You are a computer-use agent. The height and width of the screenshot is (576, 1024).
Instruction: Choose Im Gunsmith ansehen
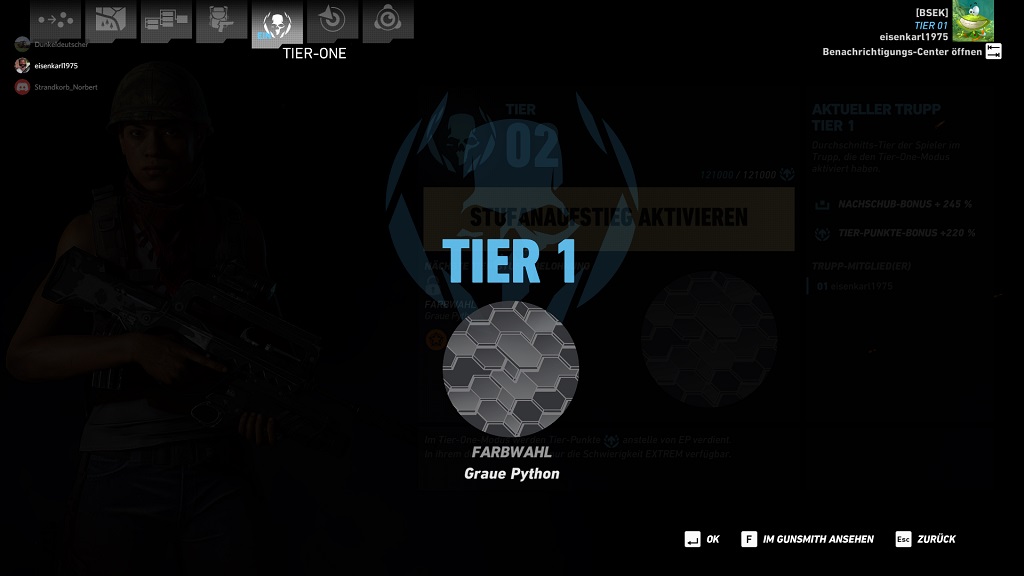pyautogui.click(x=808, y=539)
